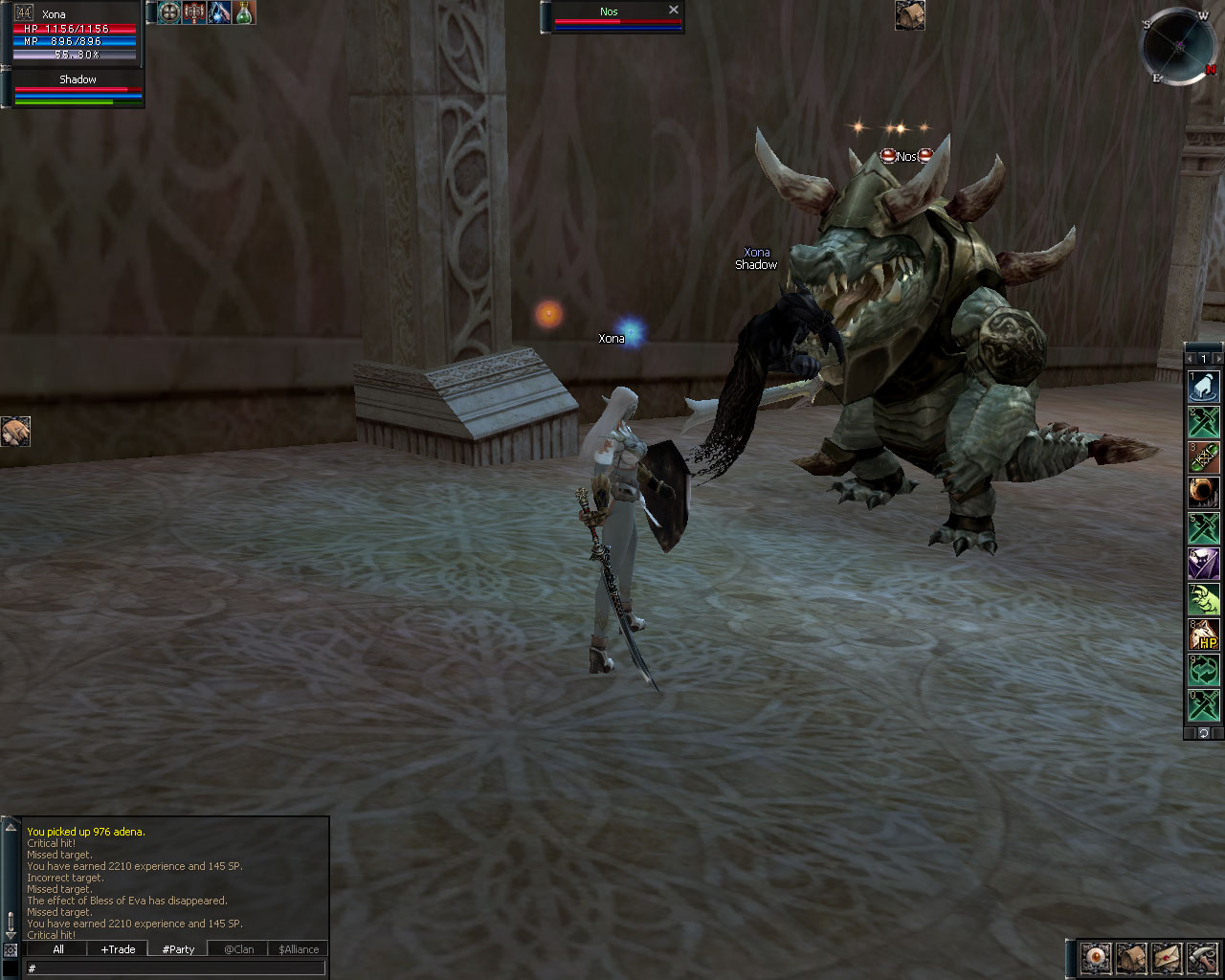Activate the dark vortex skill in slot 4
The image size is (1225, 980).
pos(1203,493)
